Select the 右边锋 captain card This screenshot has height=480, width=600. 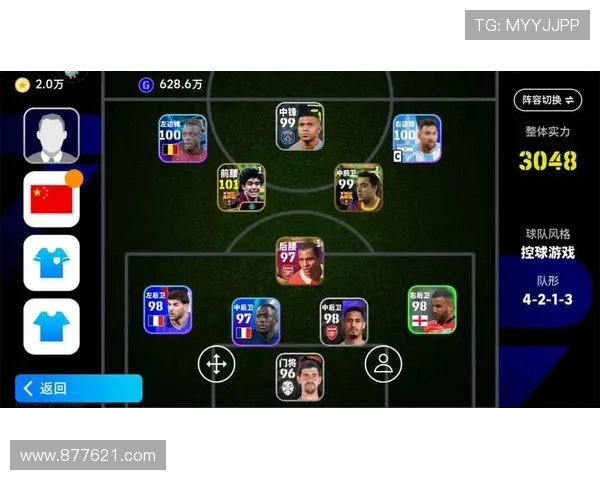[x=417, y=138]
